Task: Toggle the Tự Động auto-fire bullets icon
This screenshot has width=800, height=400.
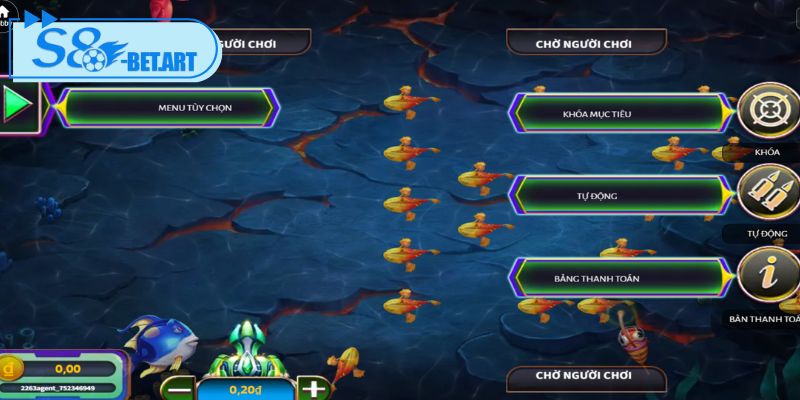Action: click(768, 194)
